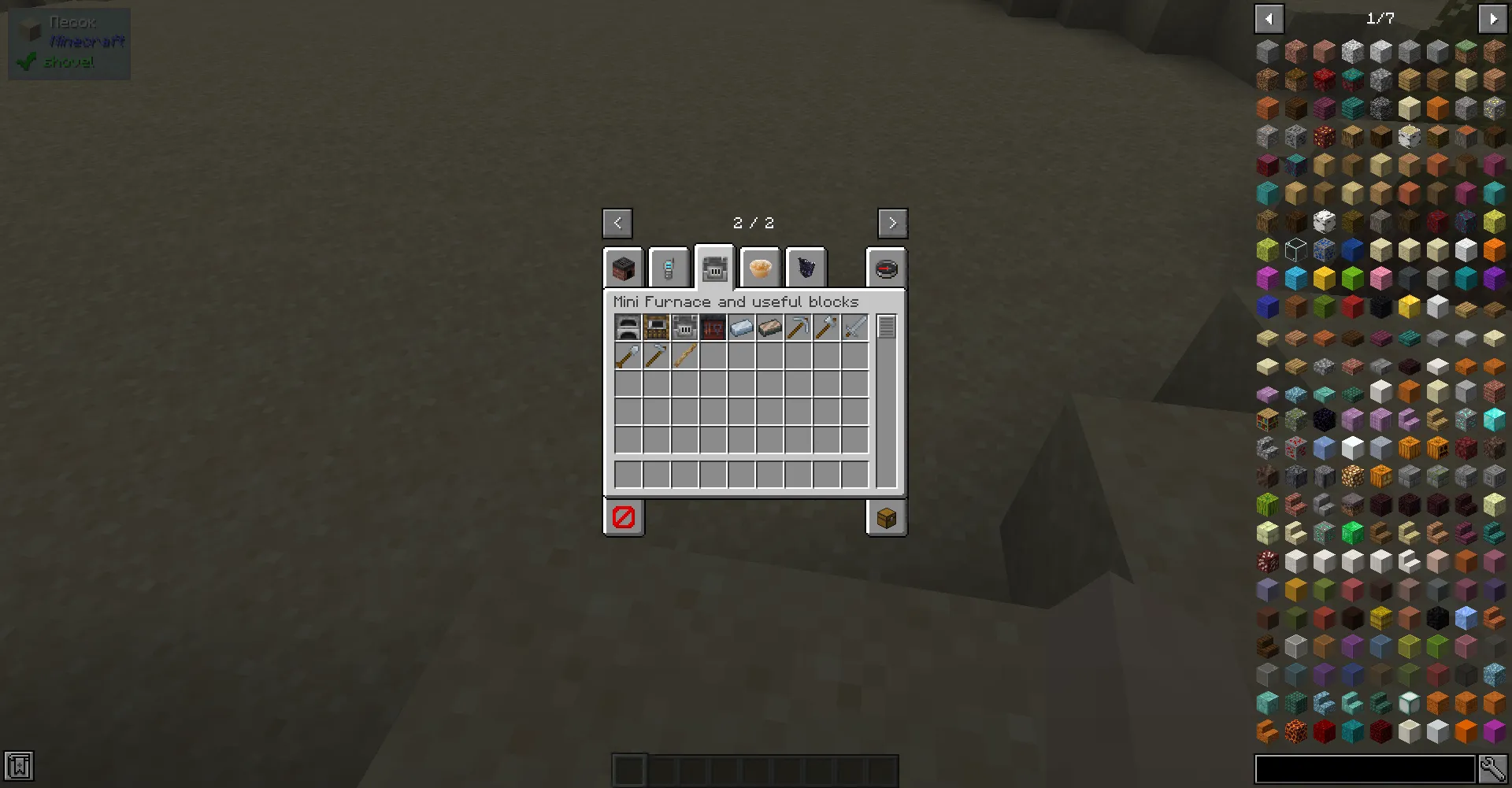Advance to next recipe page with right arrow
The width and height of the screenshot is (1512, 788).
(892, 223)
